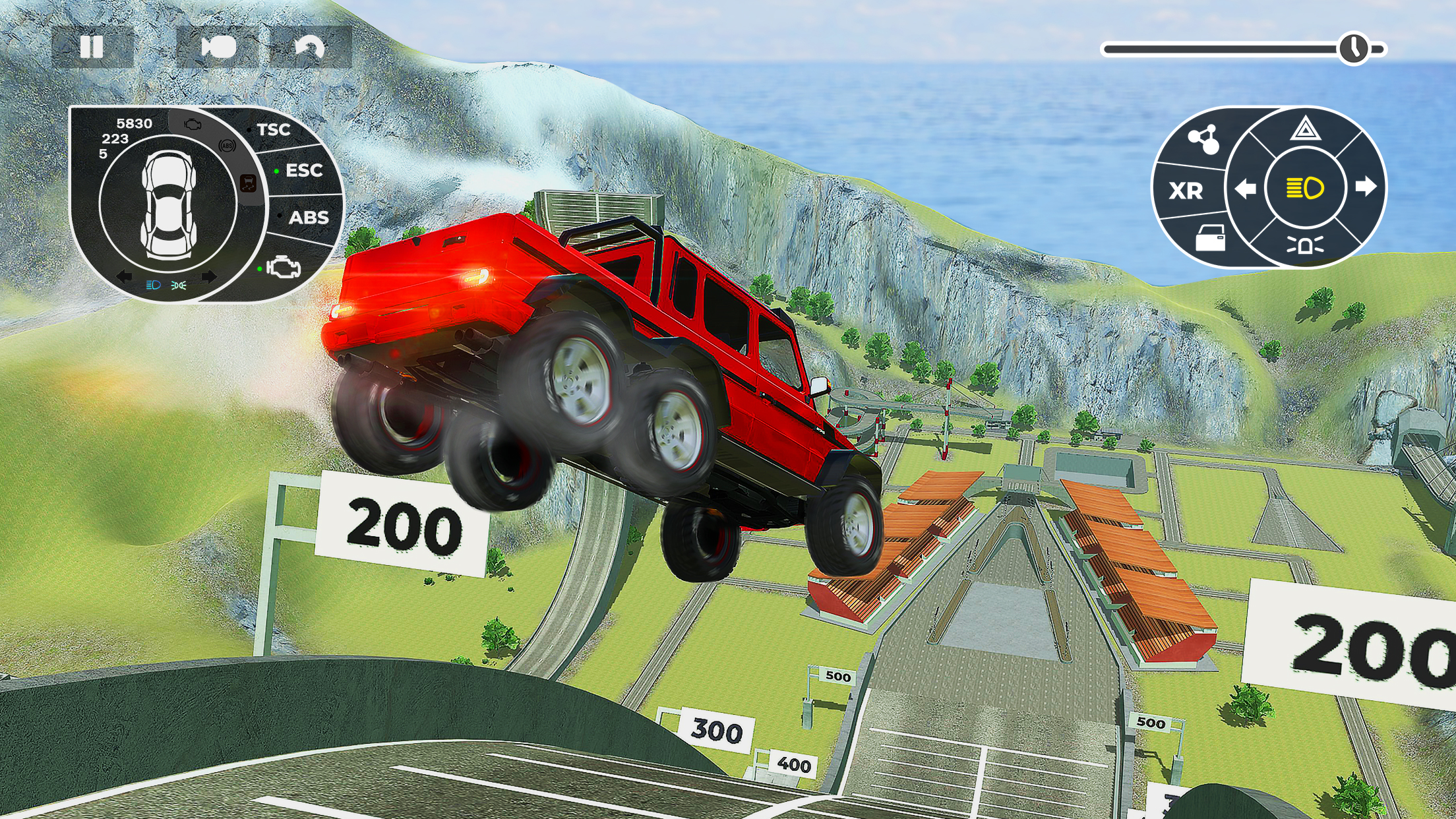Screen dimensions: 1456x819
Task: Toggle TSC traction control
Action: point(272,130)
